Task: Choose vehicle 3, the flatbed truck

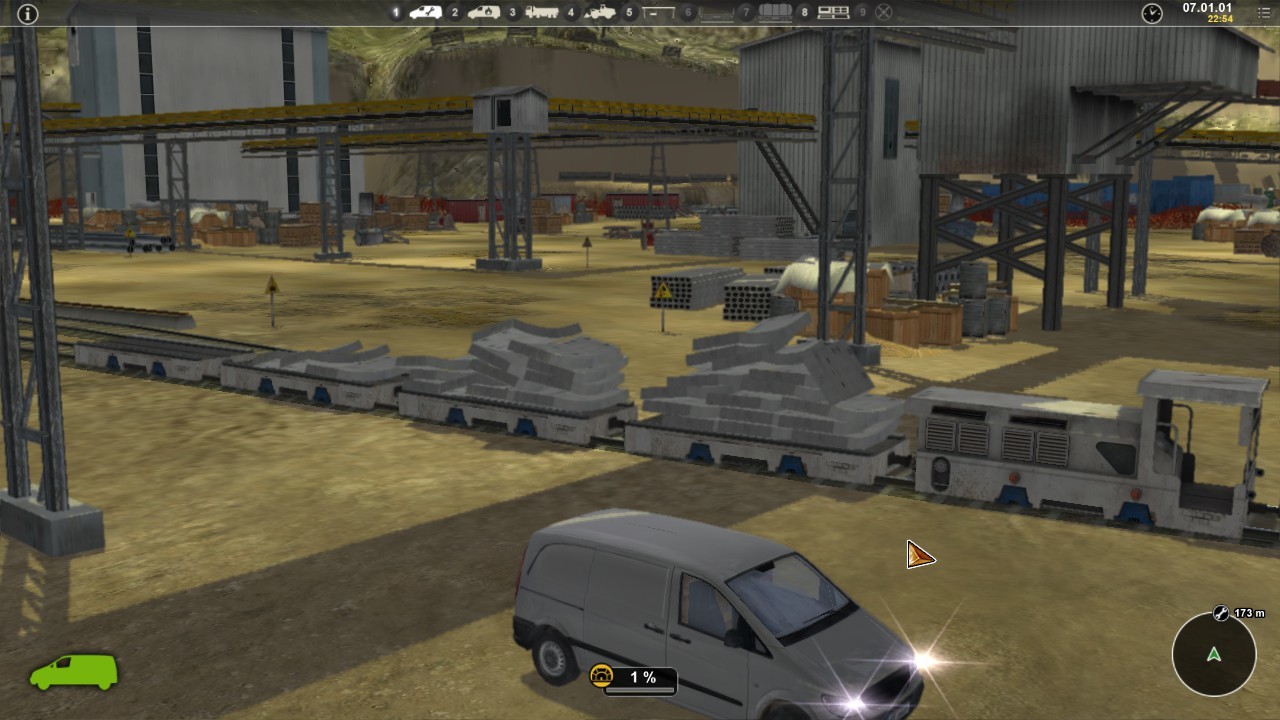Action: point(541,13)
